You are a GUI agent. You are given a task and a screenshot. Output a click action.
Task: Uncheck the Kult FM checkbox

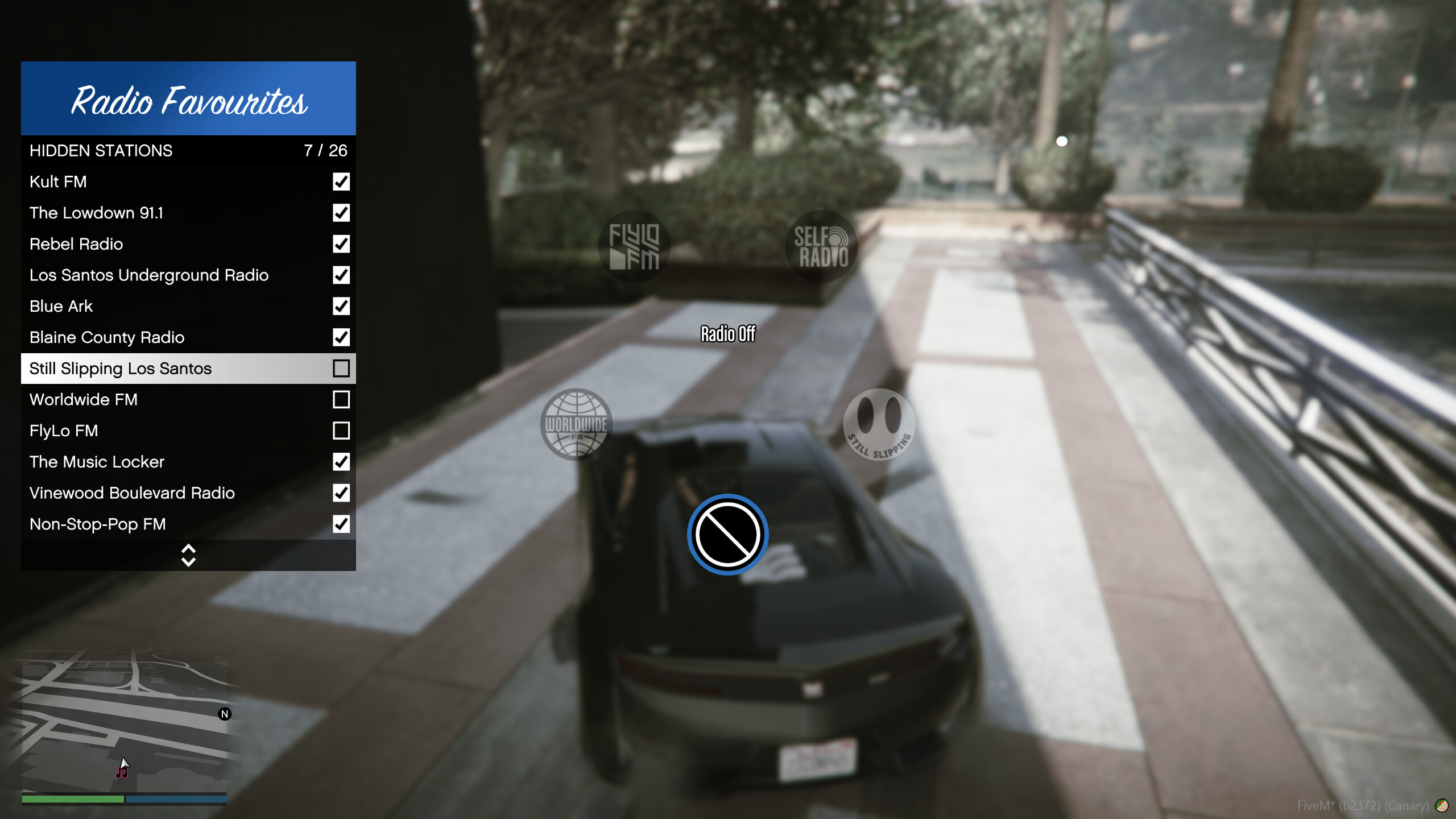tap(341, 182)
